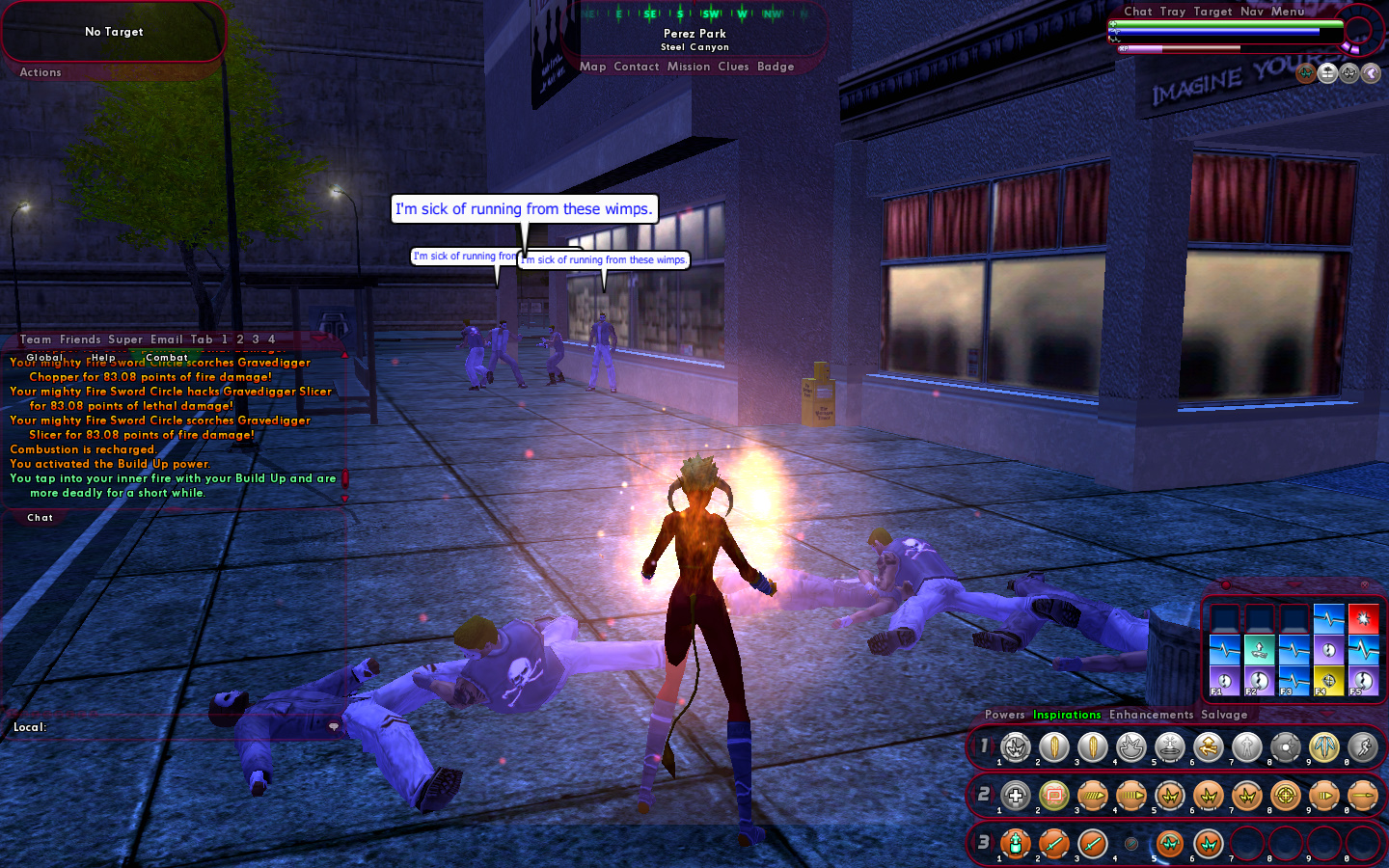Viewport: 1389px width, 868px height.
Task: Open the Map from the nav bar
Action: click(x=593, y=67)
